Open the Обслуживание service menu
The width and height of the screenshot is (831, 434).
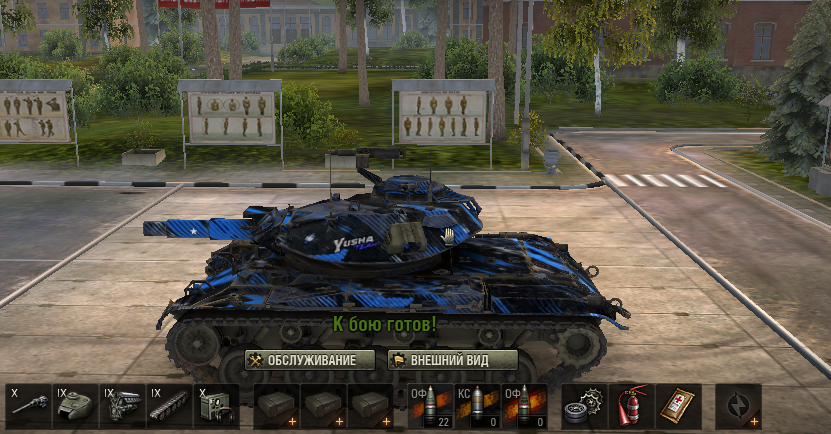tap(310, 360)
